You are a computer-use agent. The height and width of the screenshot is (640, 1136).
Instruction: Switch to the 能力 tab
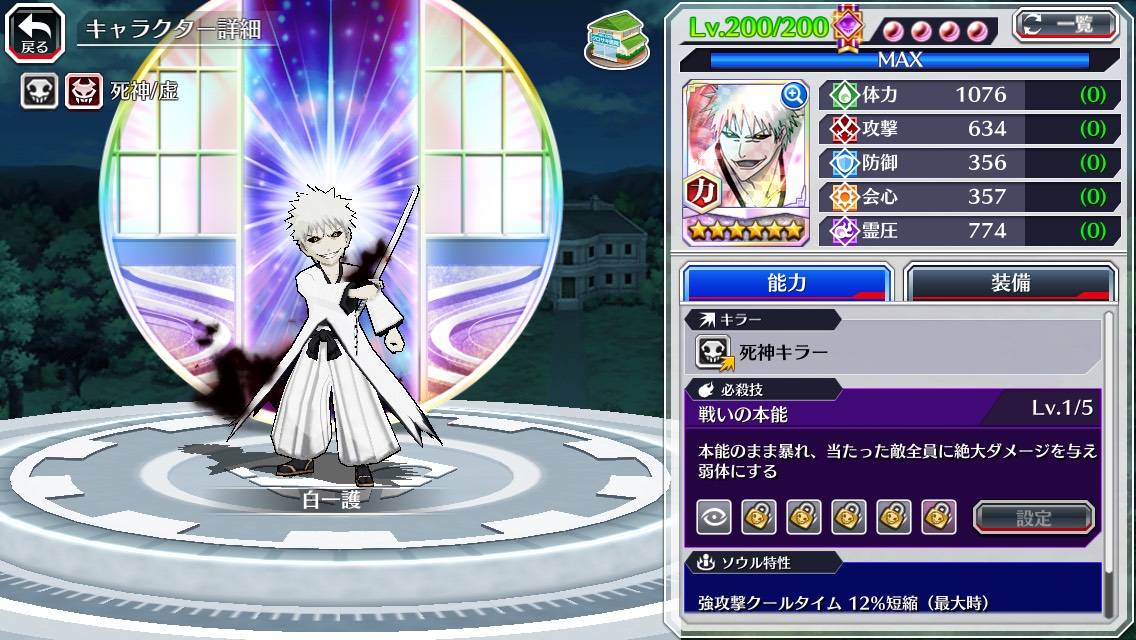pyautogui.click(x=786, y=283)
